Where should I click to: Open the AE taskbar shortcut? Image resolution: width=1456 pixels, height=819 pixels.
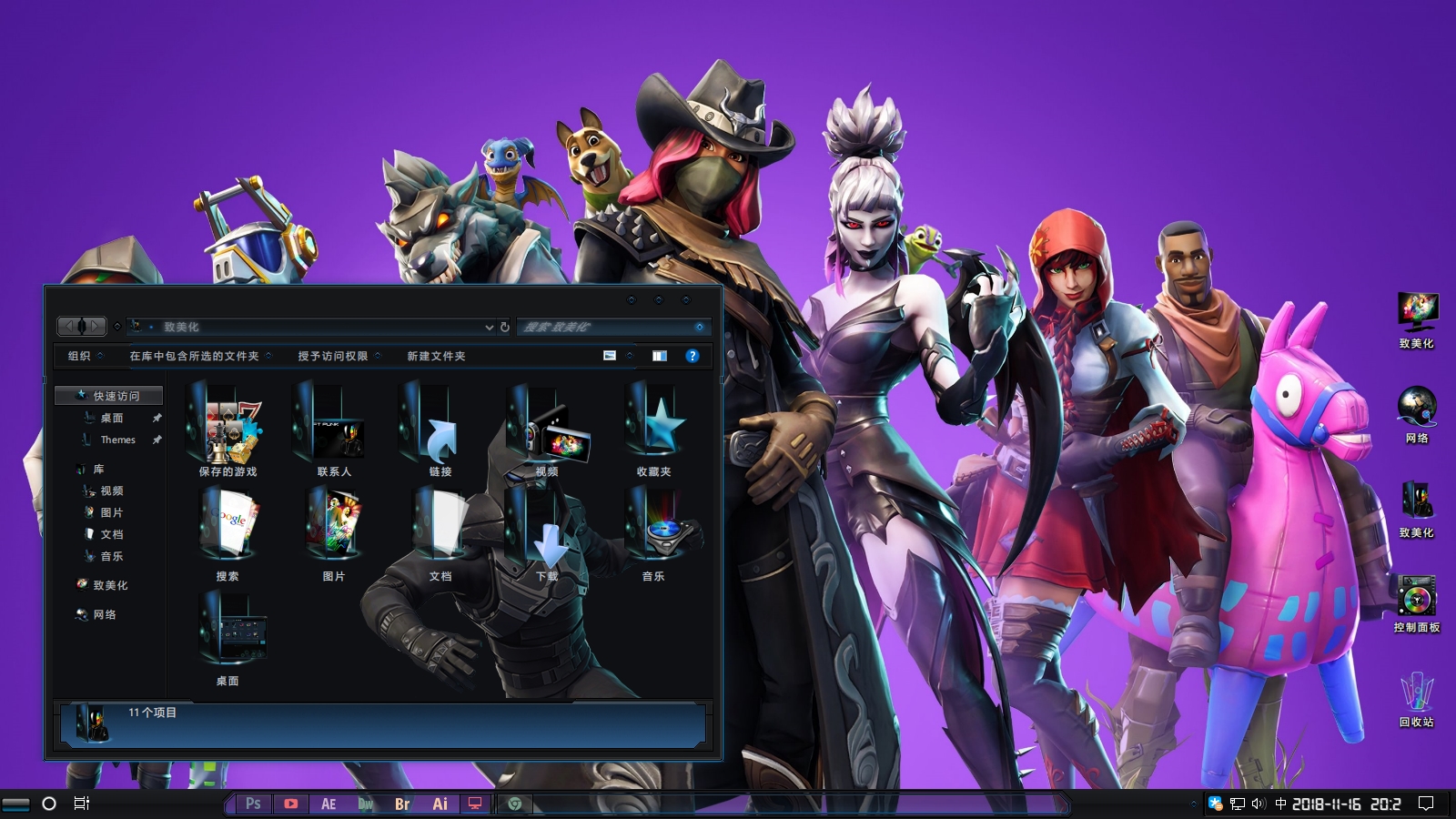pos(329,804)
